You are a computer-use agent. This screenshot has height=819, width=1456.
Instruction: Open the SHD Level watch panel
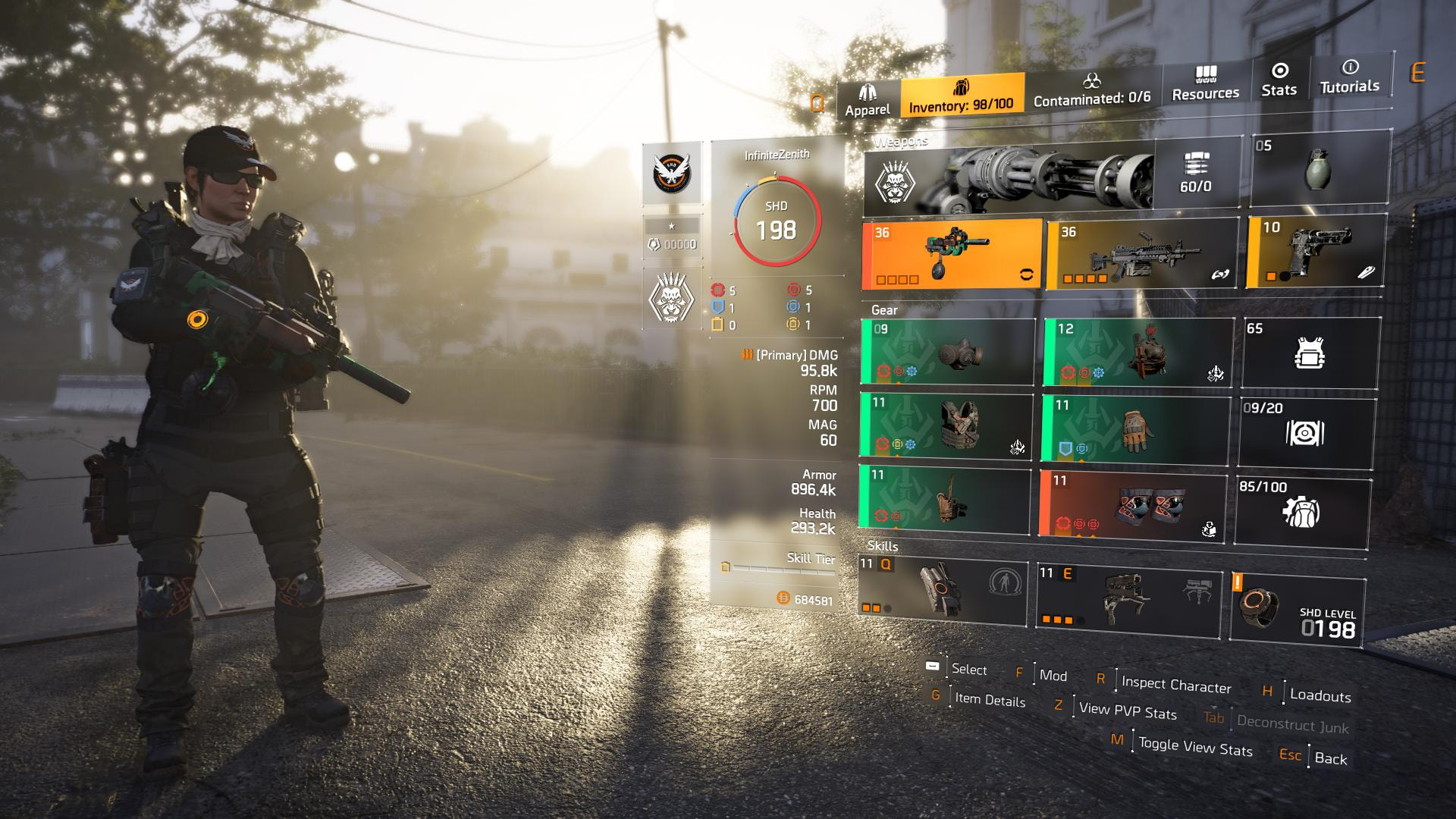pos(1297,610)
